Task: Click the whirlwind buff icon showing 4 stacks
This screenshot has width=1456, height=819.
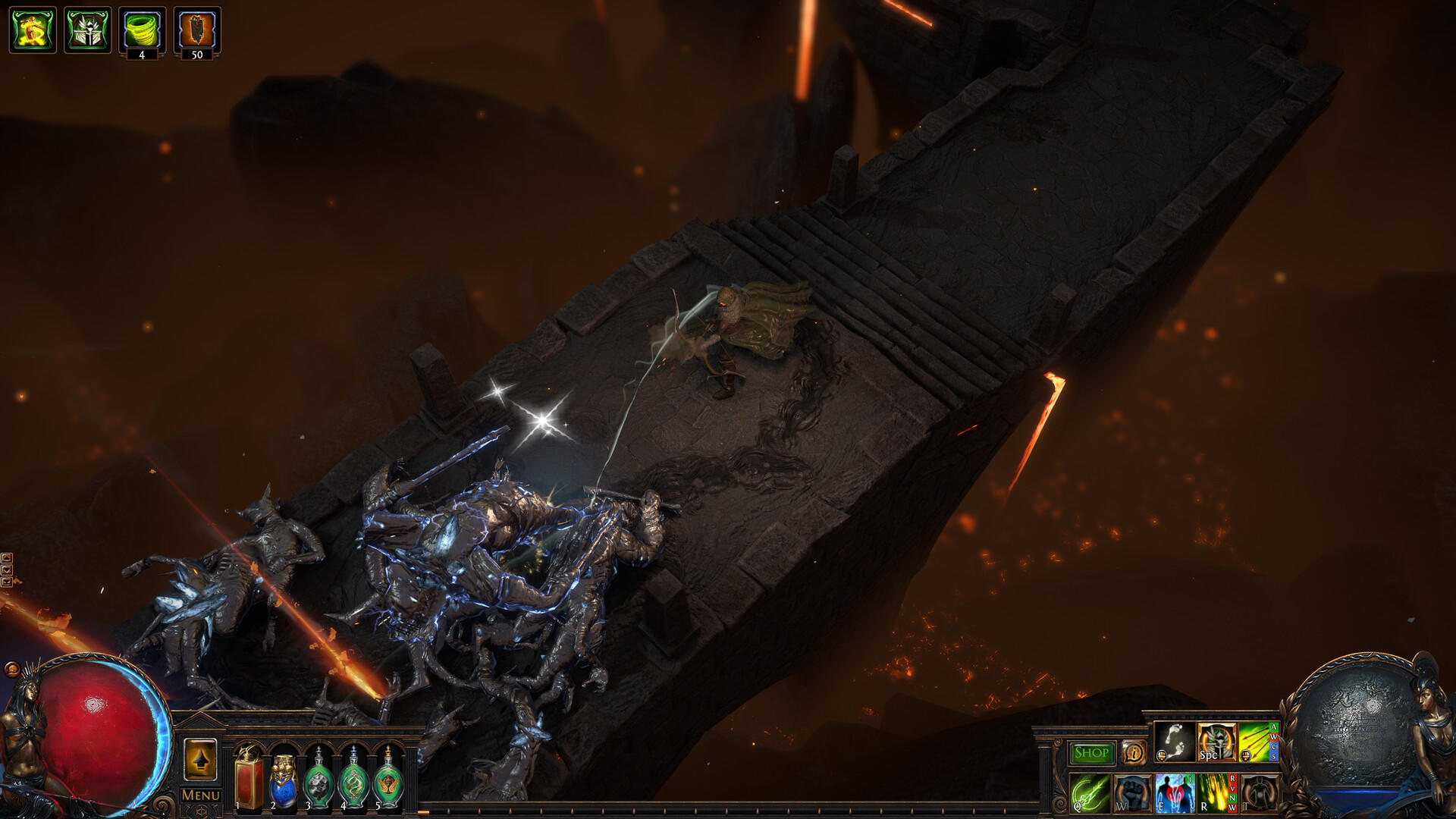Action: [142, 29]
